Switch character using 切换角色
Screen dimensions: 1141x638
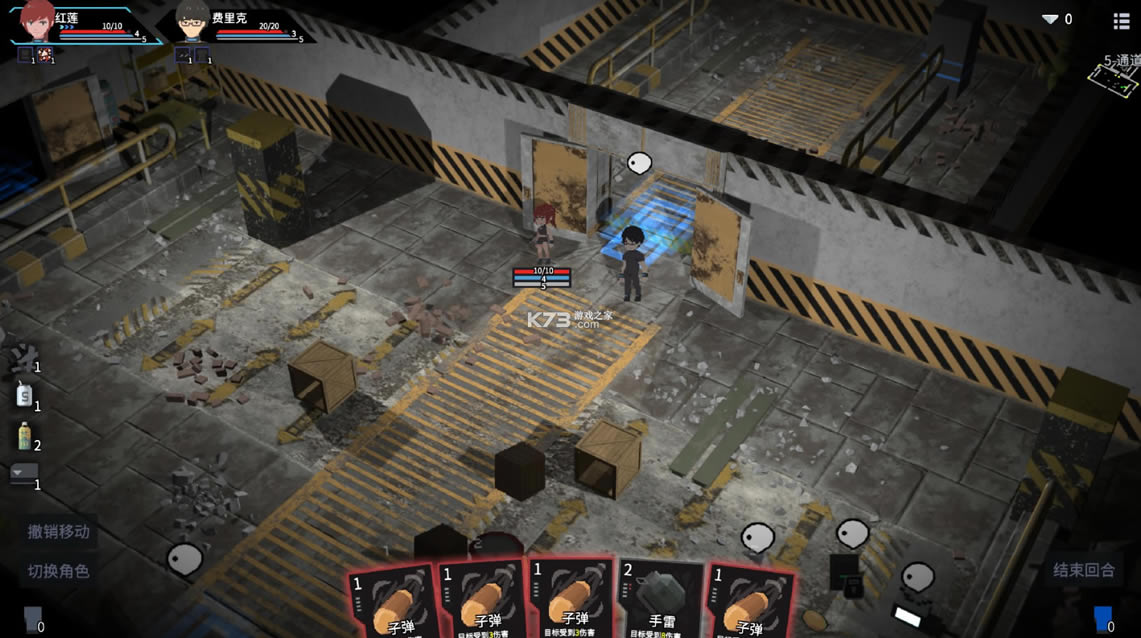pyautogui.click(x=58, y=571)
